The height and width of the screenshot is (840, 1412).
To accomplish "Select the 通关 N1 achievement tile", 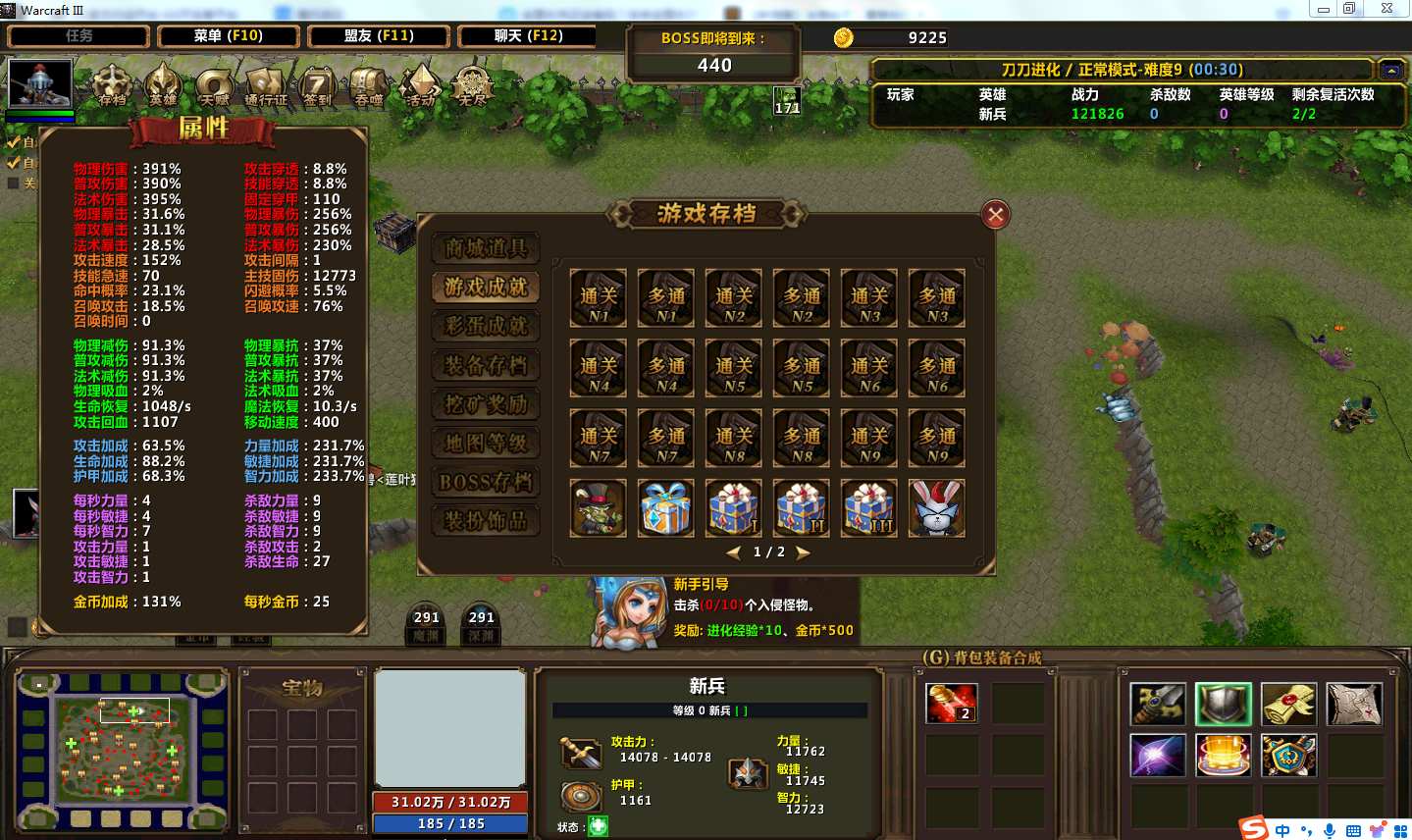I will tap(599, 298).
